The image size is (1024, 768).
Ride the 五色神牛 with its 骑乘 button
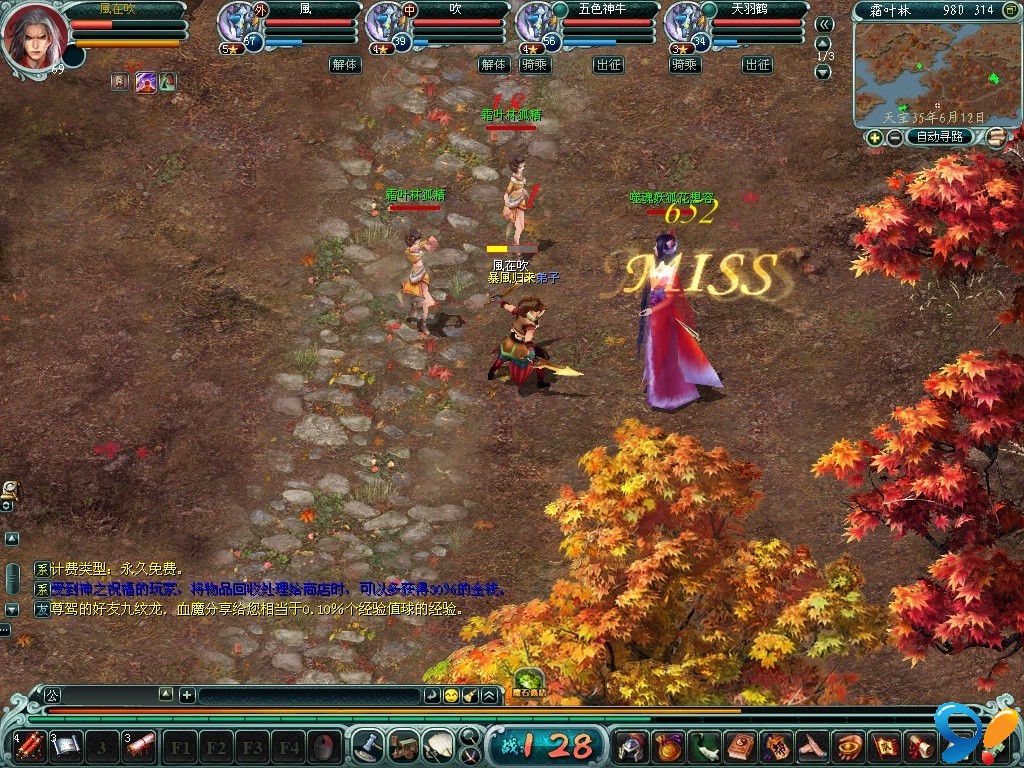pyautogui.click(x=533, y=64)
